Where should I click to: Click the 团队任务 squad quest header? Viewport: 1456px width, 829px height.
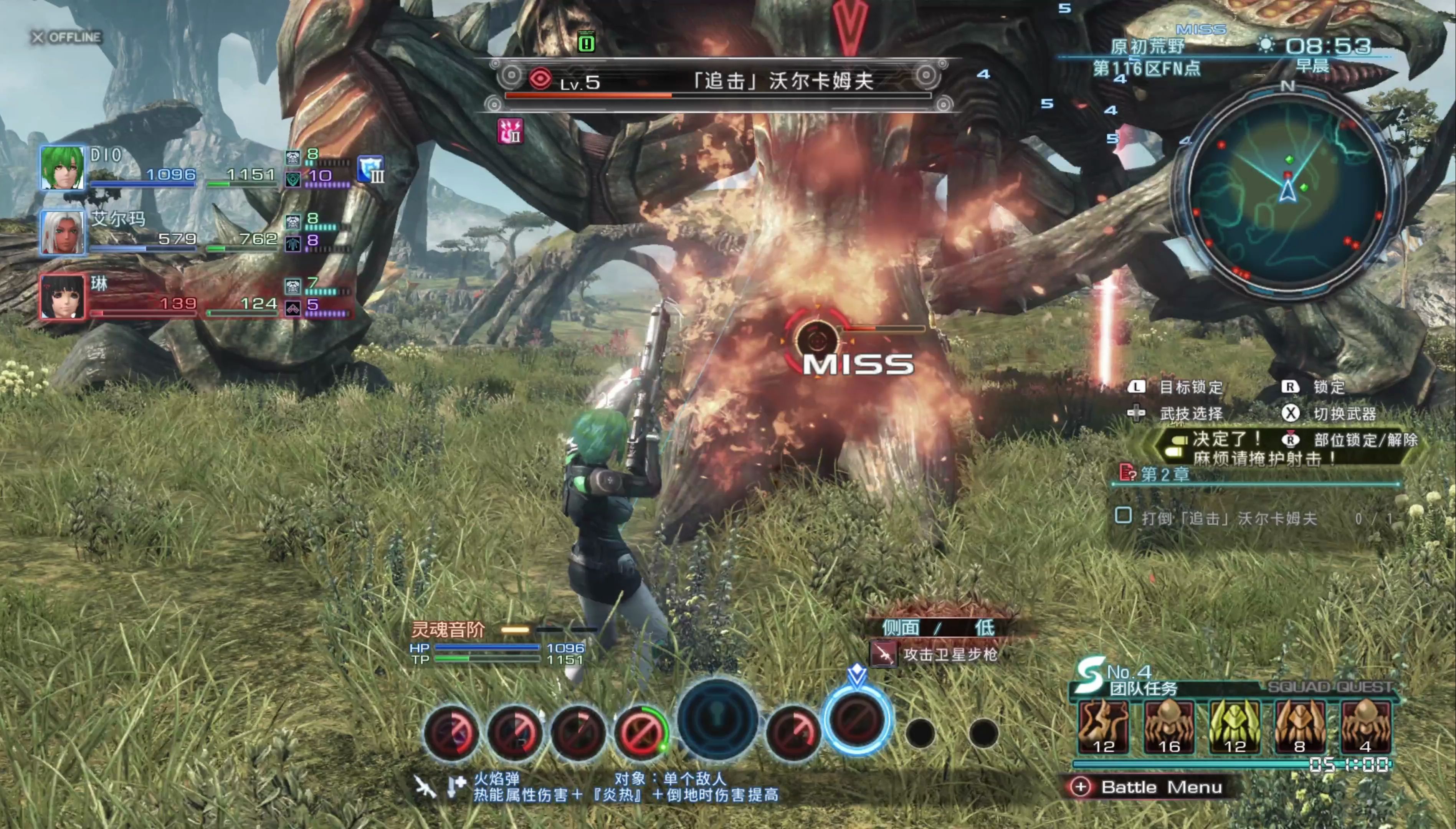(x=1142, y=688)
